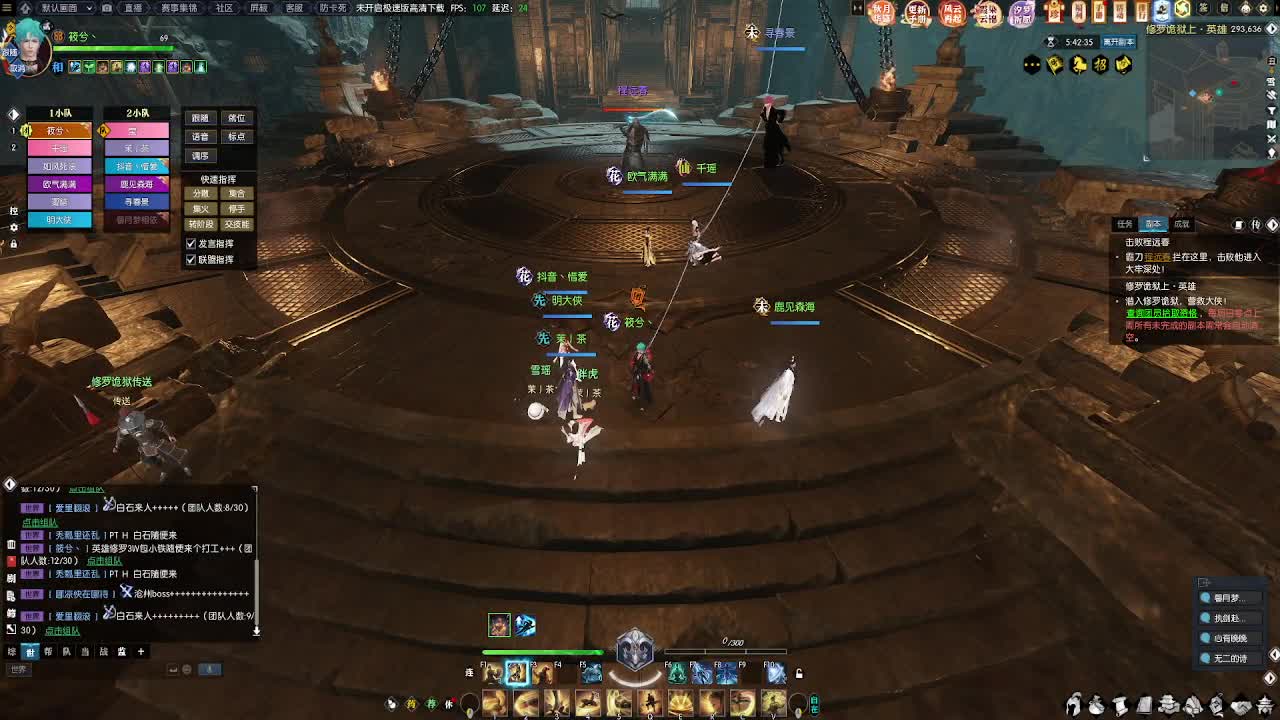This screenshot has height=720, width=1280.
Task: Click the 跟随 follow button
Action: point(200,118)
